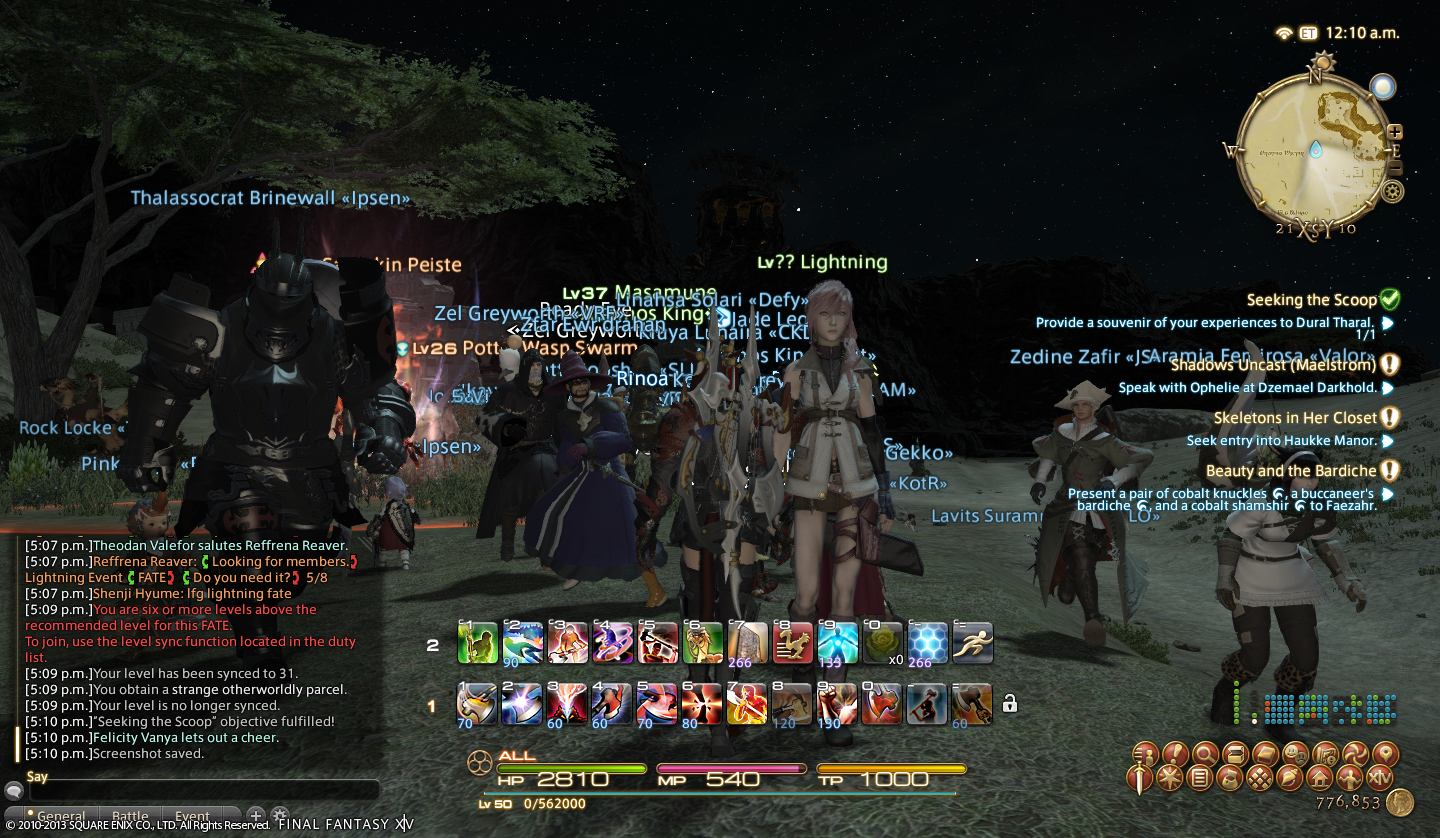Open the Skeletons in Her Closet quest
The image size is (1440, 838).
[1295, 418]
